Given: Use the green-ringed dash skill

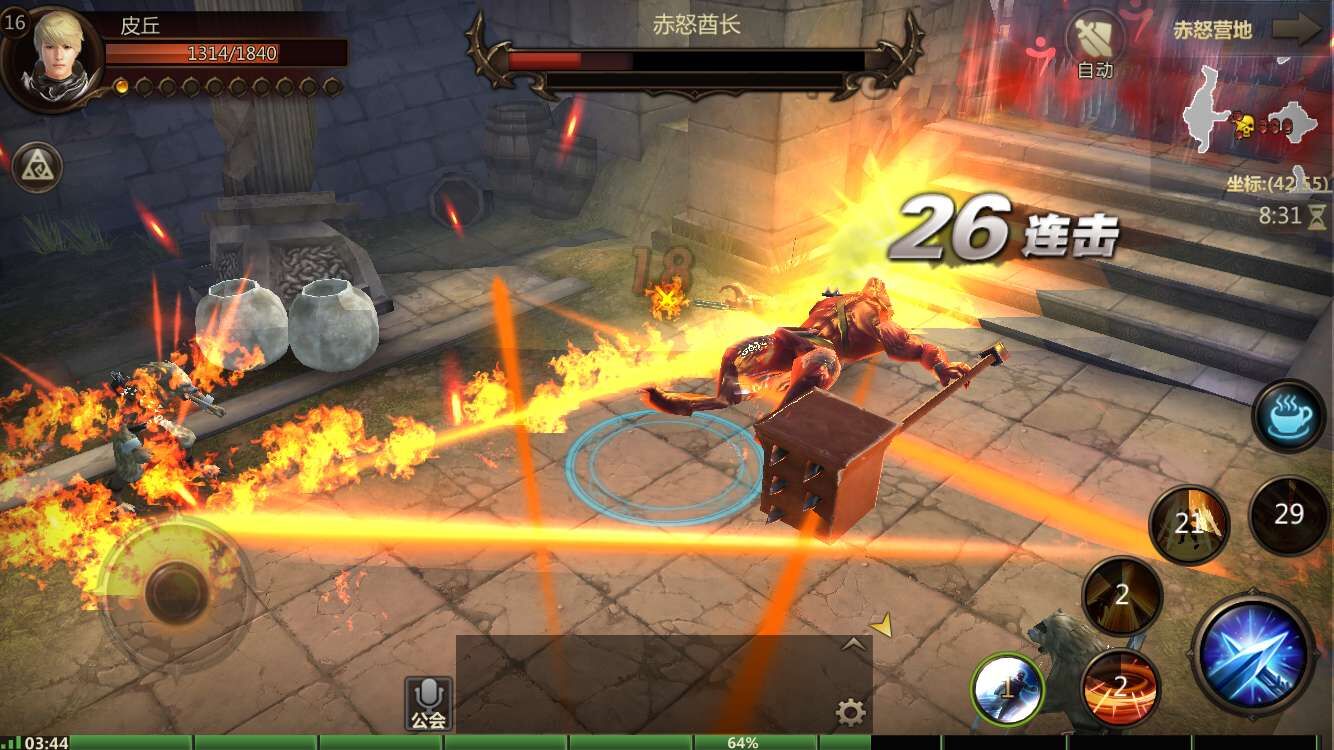Looking at the screenshot, I should click(1008, 688).
